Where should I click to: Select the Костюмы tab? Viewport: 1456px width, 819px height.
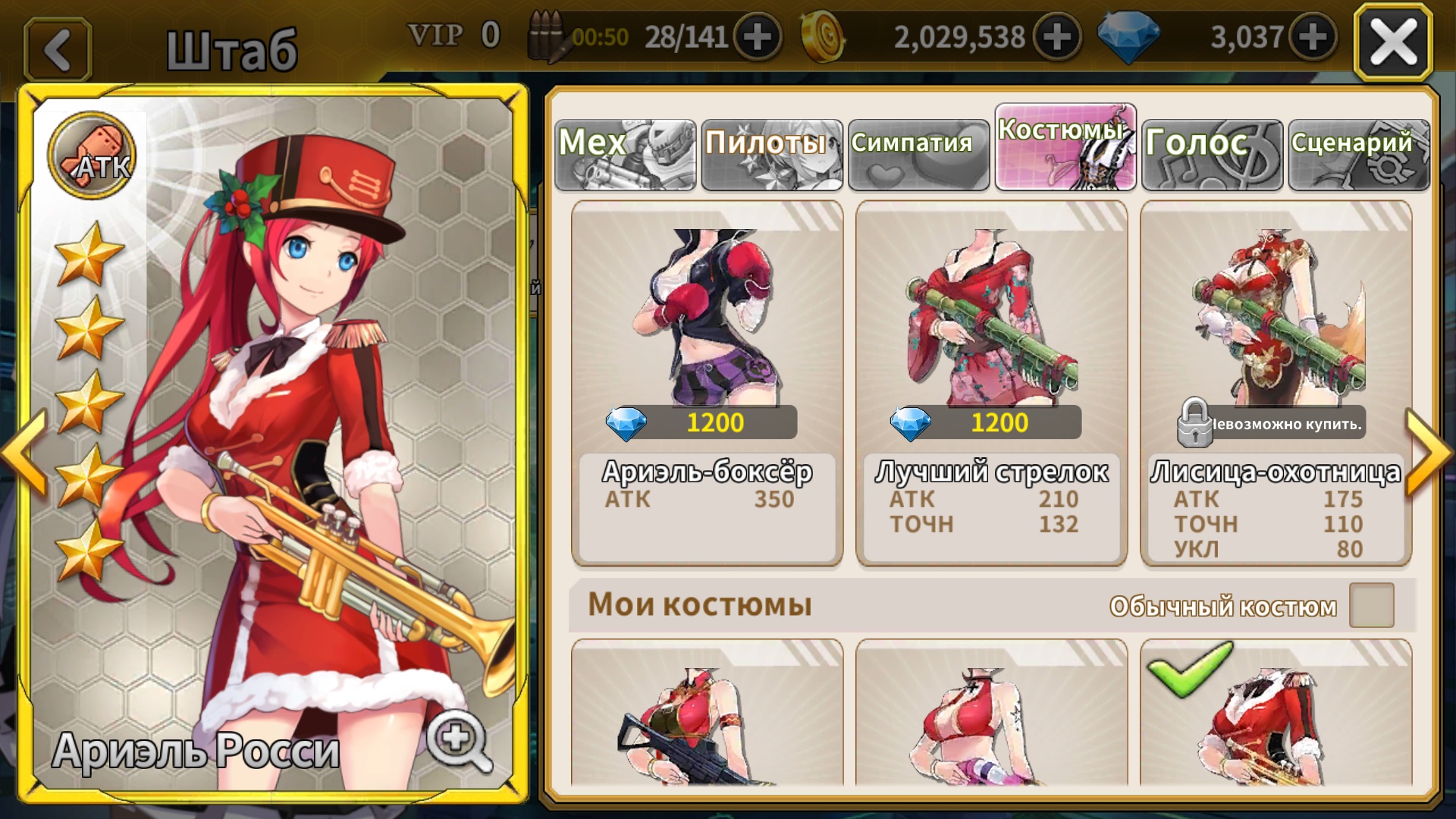tap(1065, 146)
